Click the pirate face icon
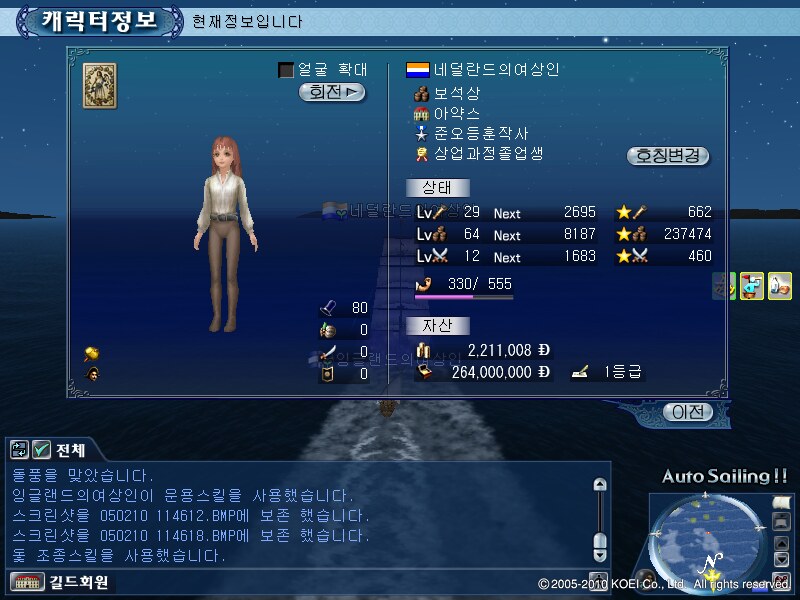800x600 pixels. point(91,374)
